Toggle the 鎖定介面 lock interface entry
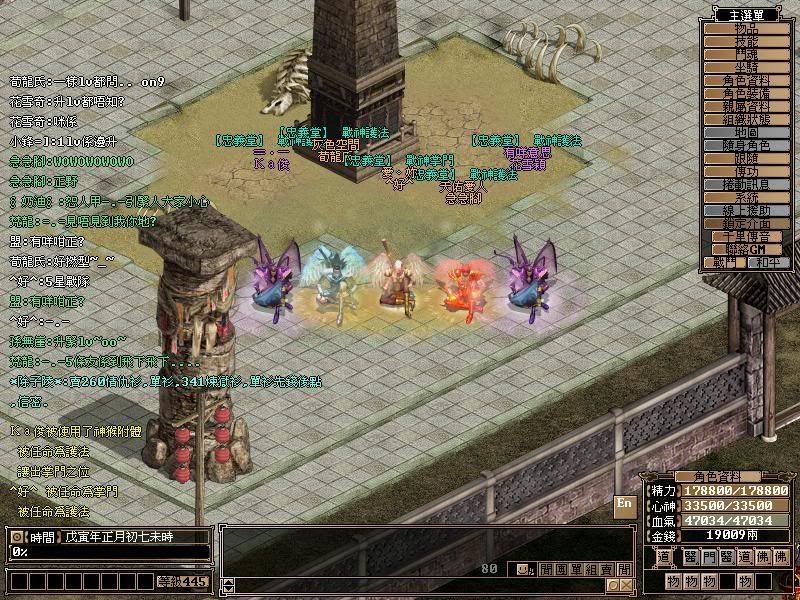 pos(747,224)
